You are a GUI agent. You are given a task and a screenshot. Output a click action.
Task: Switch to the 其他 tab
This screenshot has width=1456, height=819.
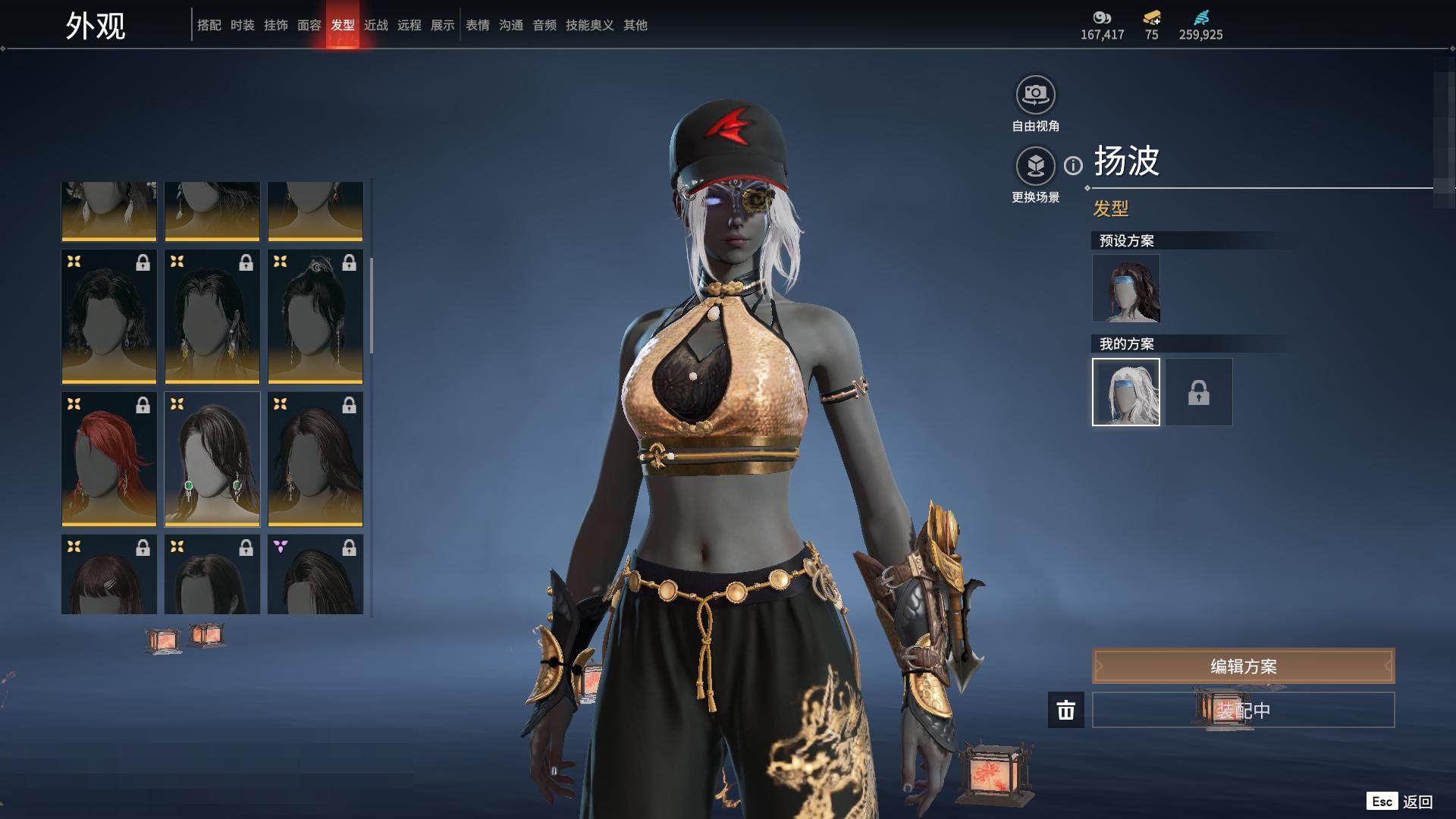click(x=635, y=25)
